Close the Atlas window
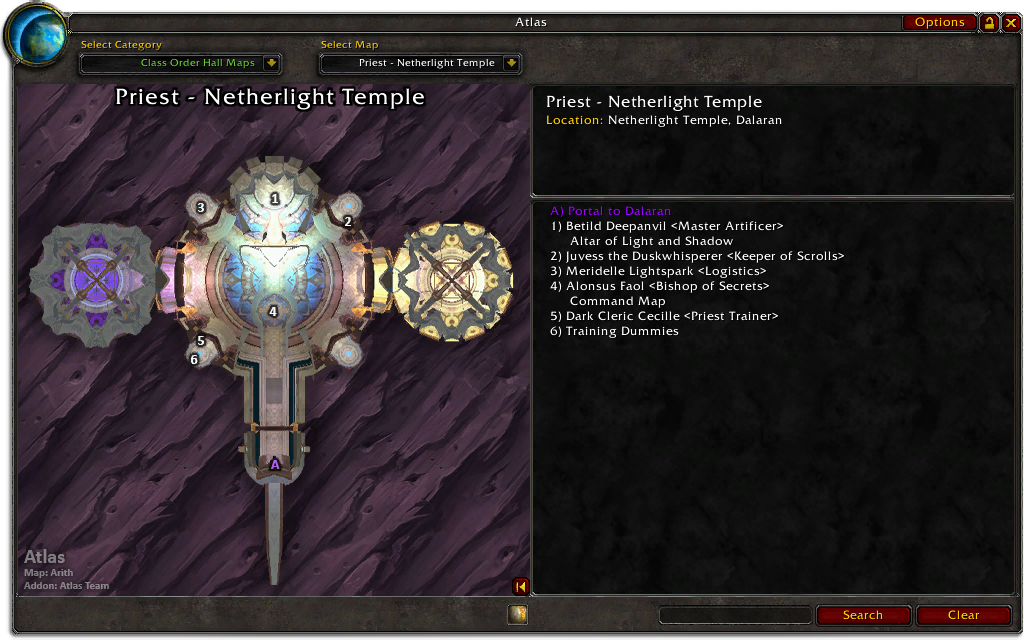Screen dimensions: 1024x640 (1010, 23)
